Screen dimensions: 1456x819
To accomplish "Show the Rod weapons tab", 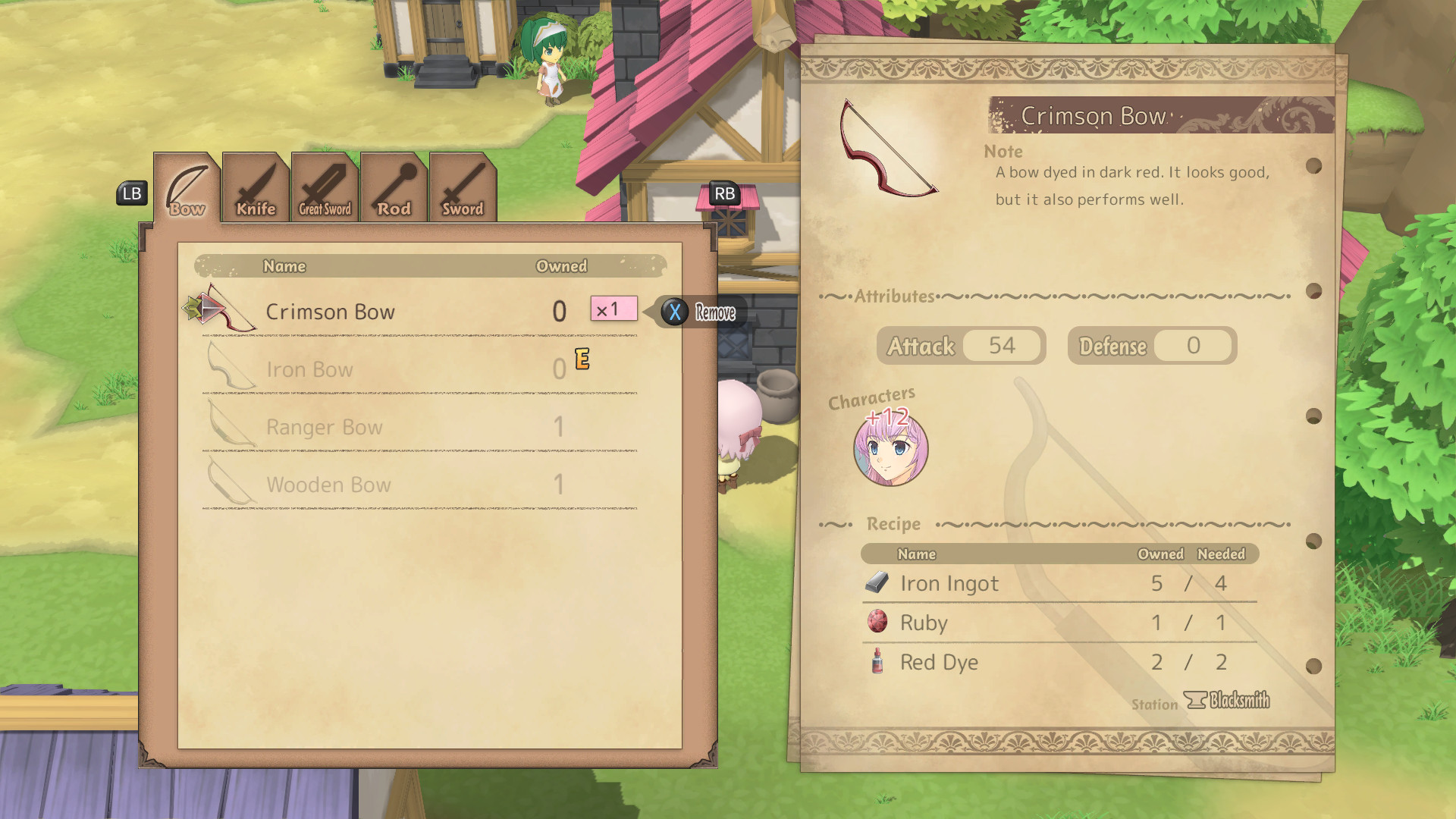I will coord(394,190).
